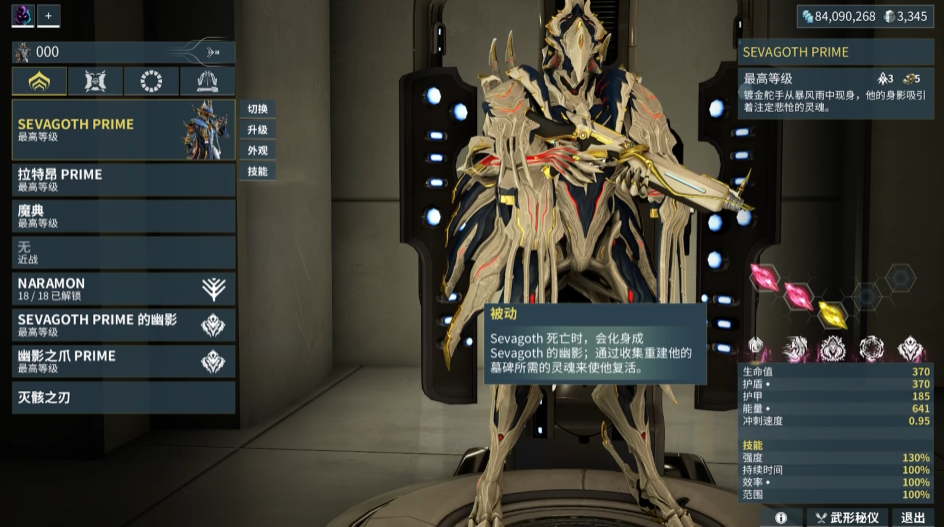Select the Sevagoth Prime warframe slot

tap(123, 130)
